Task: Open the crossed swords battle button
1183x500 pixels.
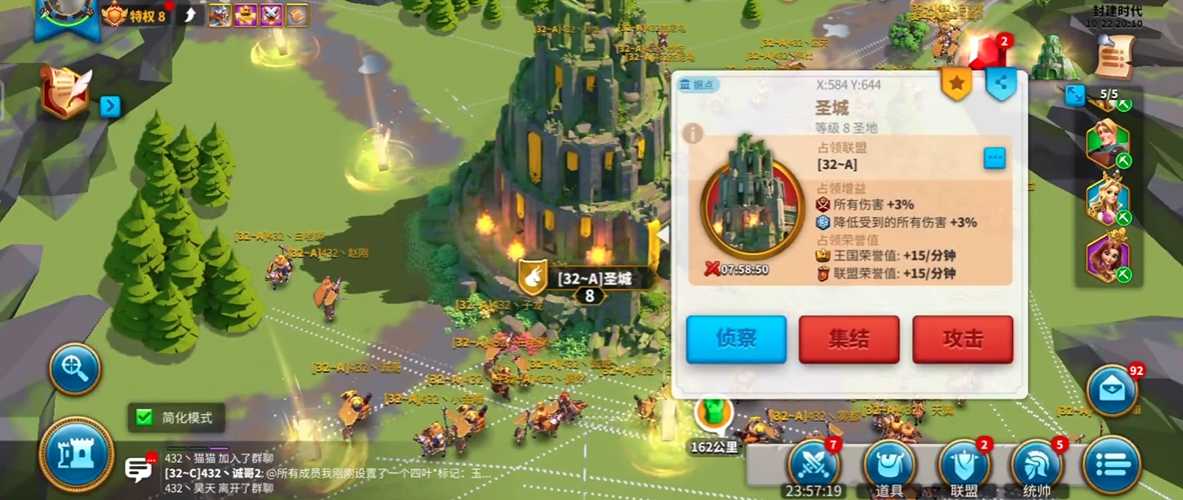Action: pos(815,463)
